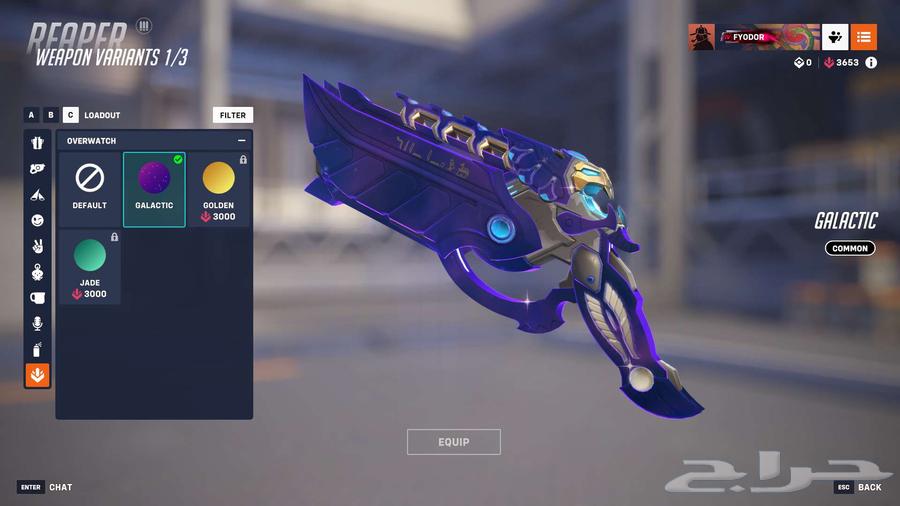Switch to loadout A
900x506 pixels.
[32, 115]
